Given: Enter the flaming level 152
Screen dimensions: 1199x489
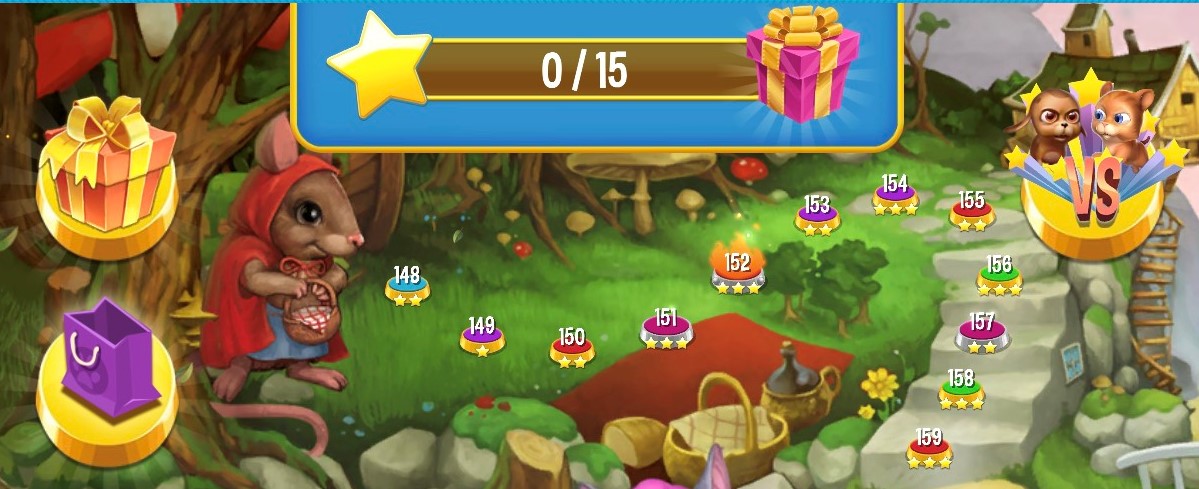Looking at the screenshot, I should (x=738, y=271).
